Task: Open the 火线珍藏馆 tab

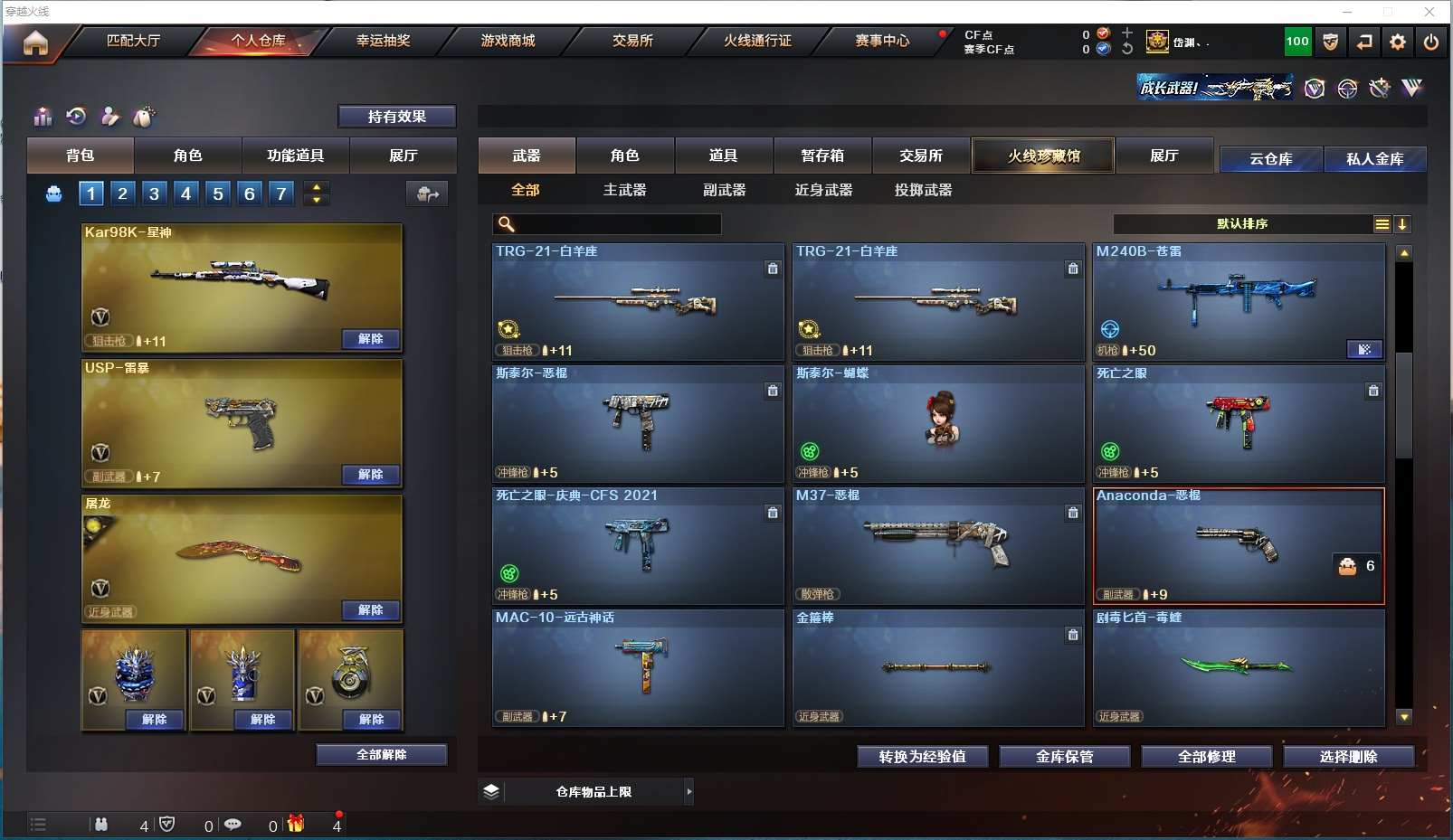Action: (1043, 156)
